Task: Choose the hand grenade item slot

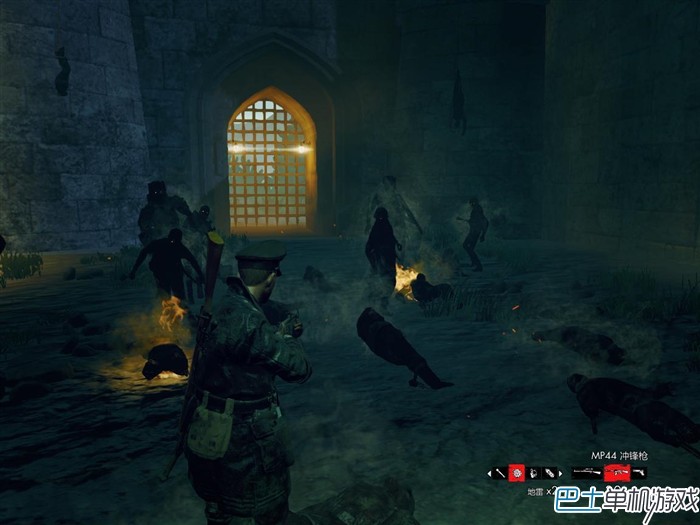Action: tap(534, 473)
